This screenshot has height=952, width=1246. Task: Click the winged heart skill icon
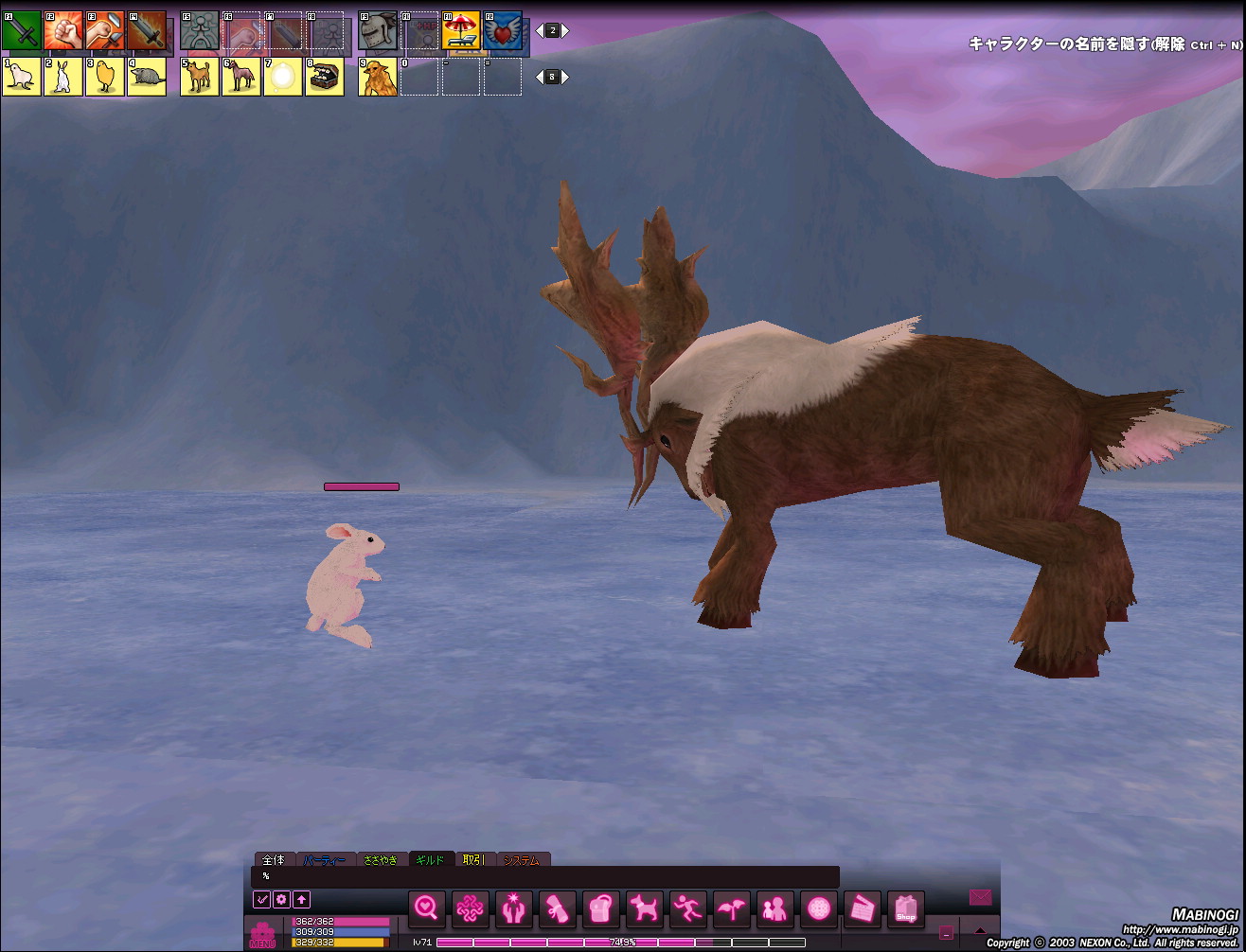point(503,30)
